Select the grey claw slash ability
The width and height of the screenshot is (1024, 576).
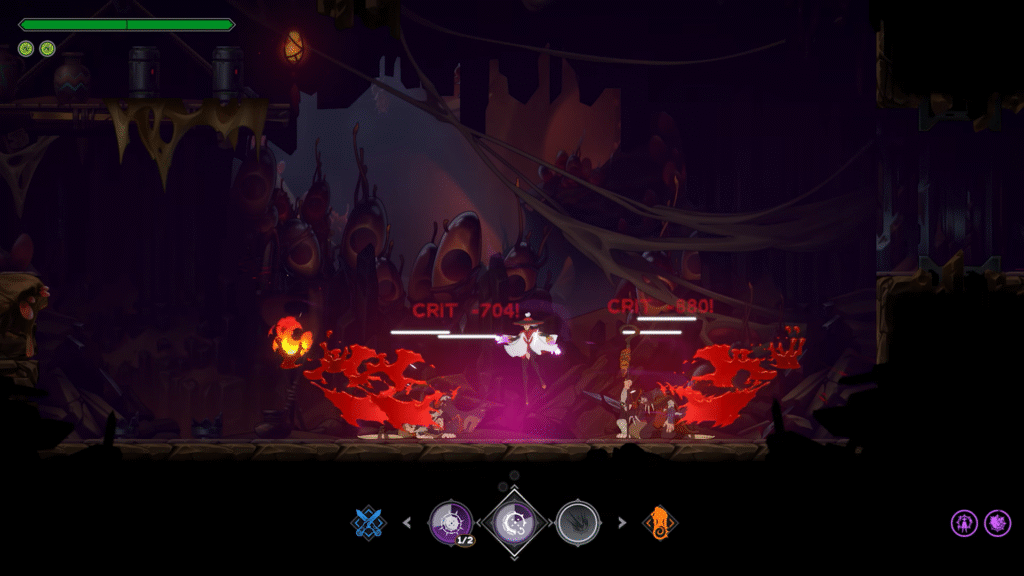pos(577,521)
